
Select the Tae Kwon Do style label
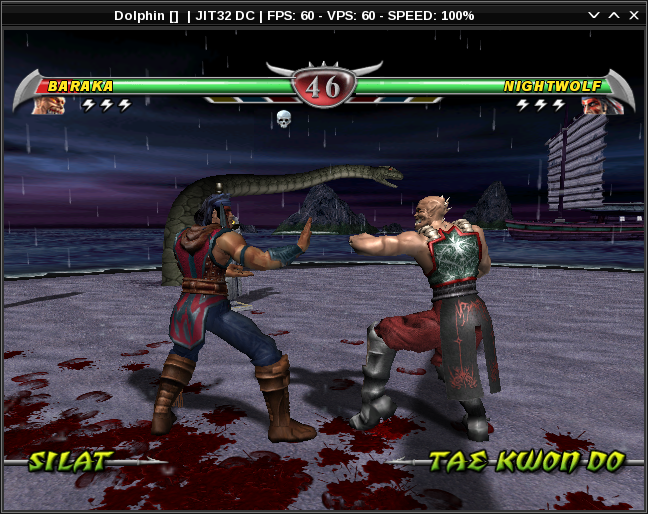pyautogui.click(x=526, y=461)
